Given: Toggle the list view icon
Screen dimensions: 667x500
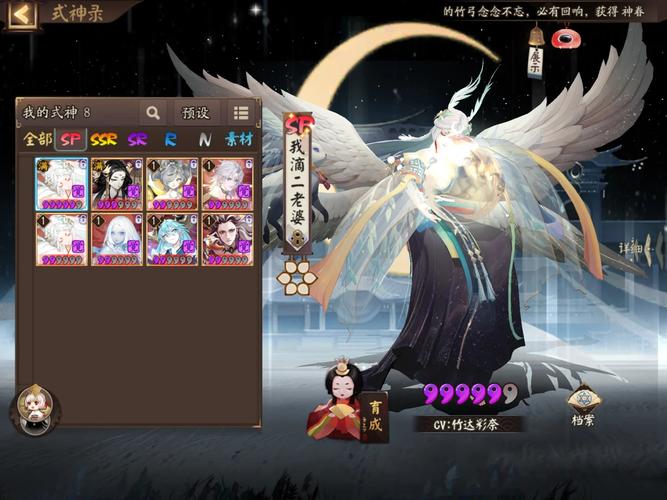Looking at the screenshot, I should click(x=241, y=113).
